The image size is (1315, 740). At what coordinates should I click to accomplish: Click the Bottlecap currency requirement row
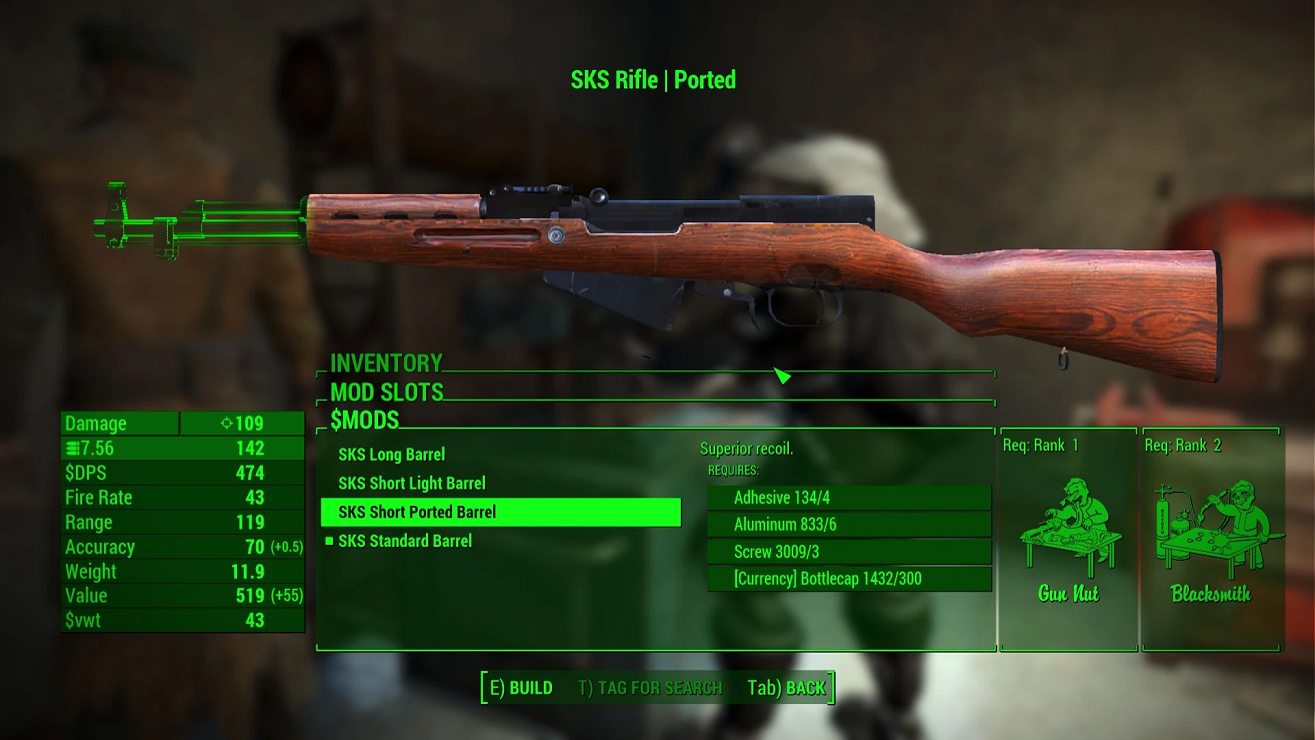(x=849, y=579)
